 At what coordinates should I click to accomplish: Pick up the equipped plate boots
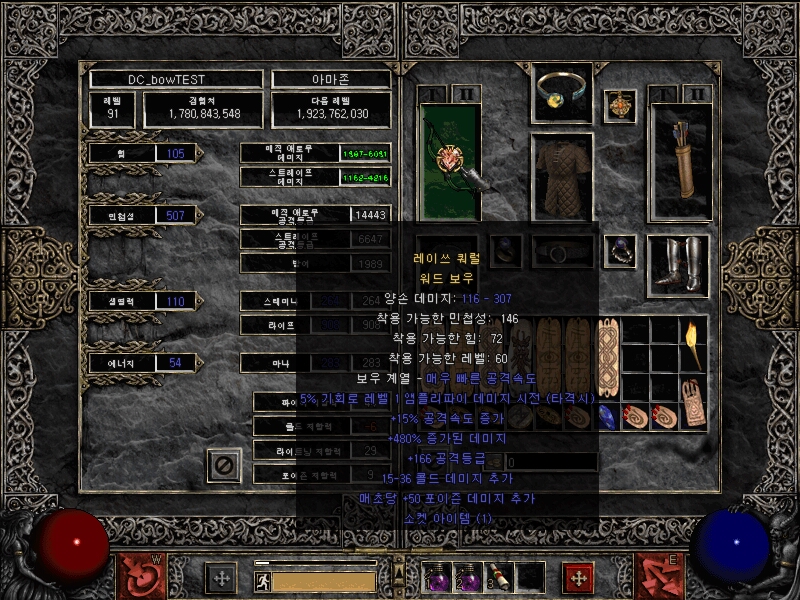click(679, 264)
